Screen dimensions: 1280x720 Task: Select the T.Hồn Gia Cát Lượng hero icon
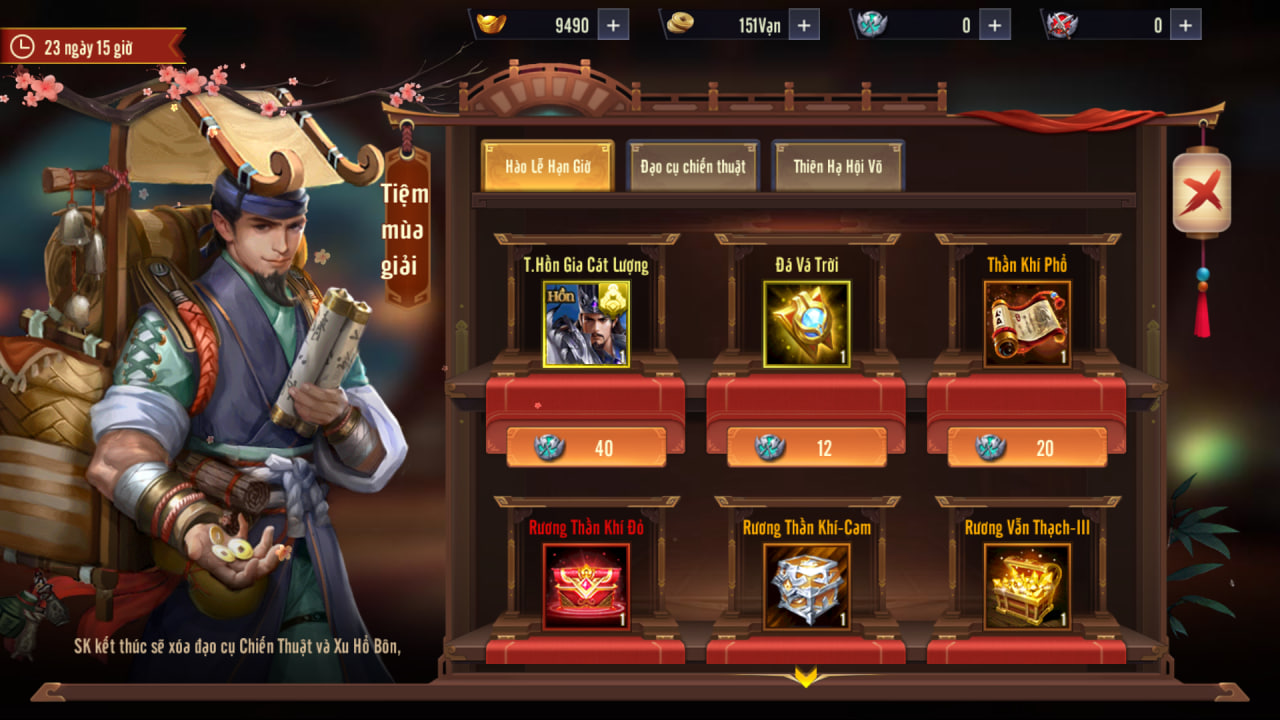[586, 324]
